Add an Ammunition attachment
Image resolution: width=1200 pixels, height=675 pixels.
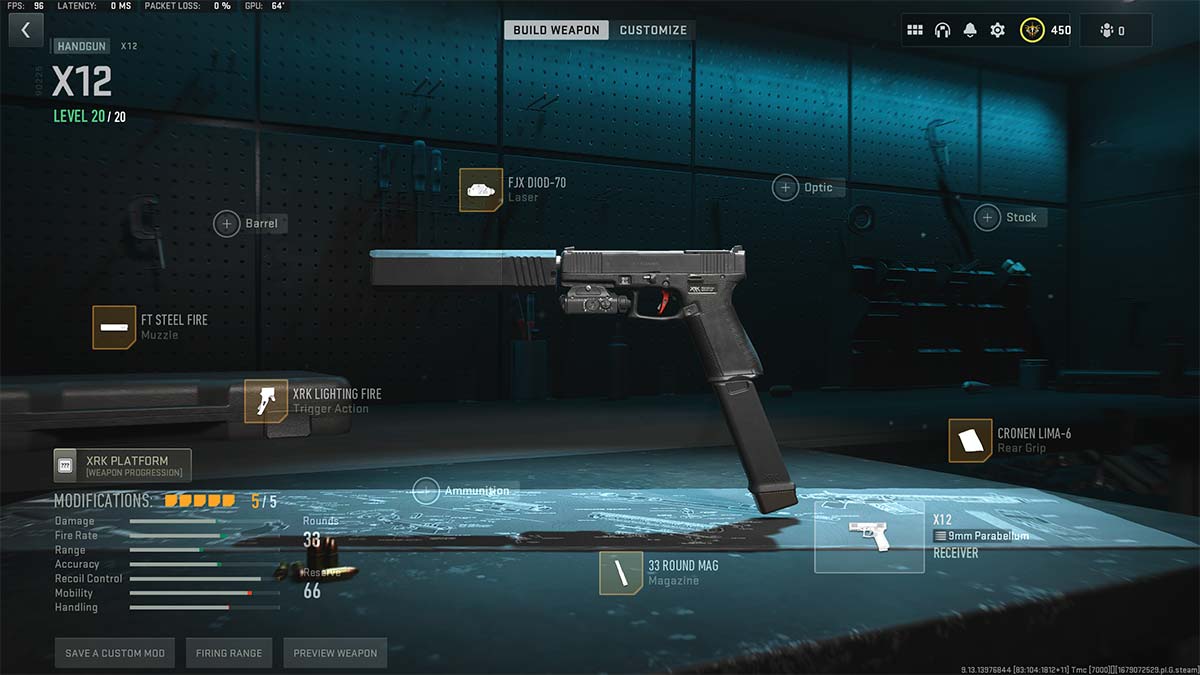coord(426,491)
